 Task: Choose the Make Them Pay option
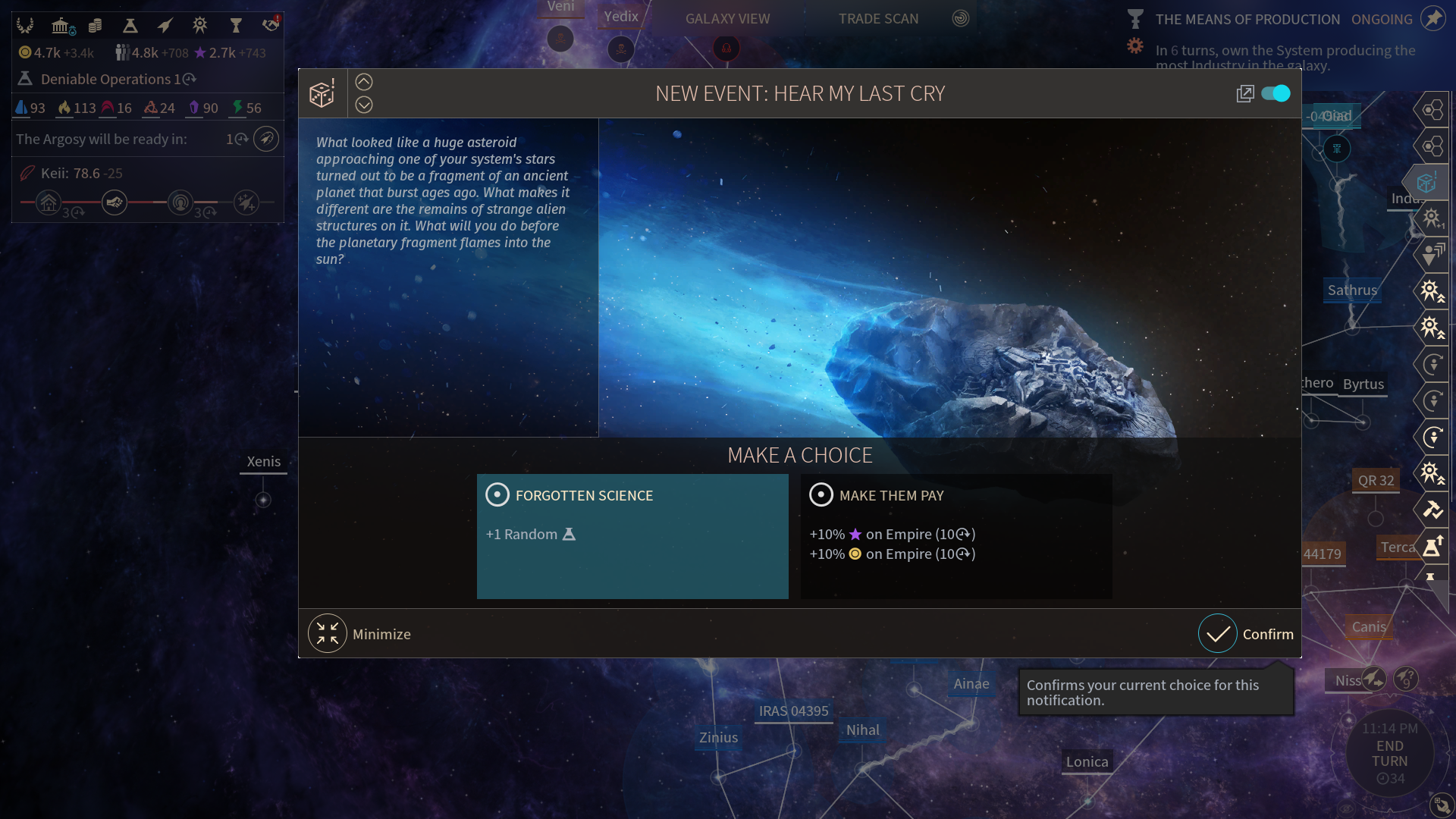pos(955,535)
